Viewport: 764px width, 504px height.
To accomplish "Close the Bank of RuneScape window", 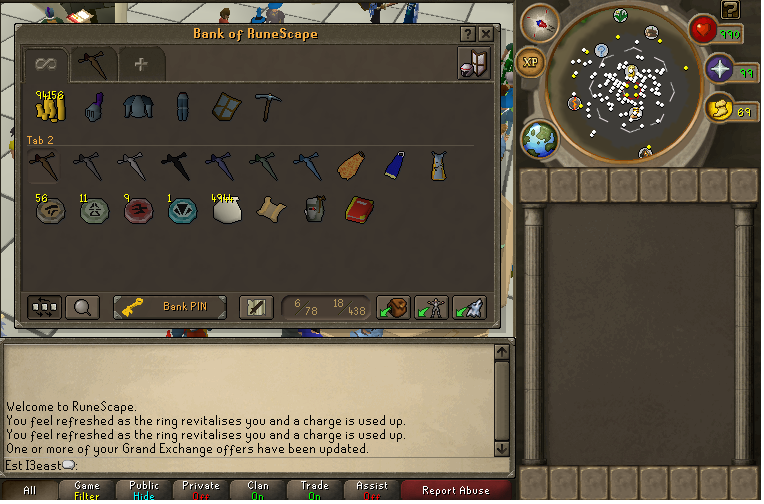I will [x=486, y=34].
